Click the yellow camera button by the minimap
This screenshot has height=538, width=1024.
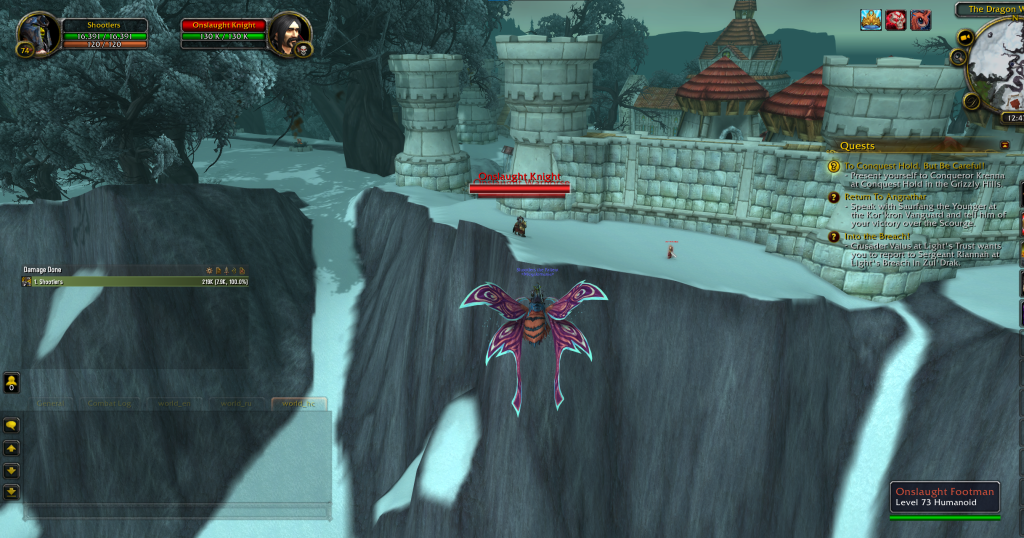coord(966,37)
